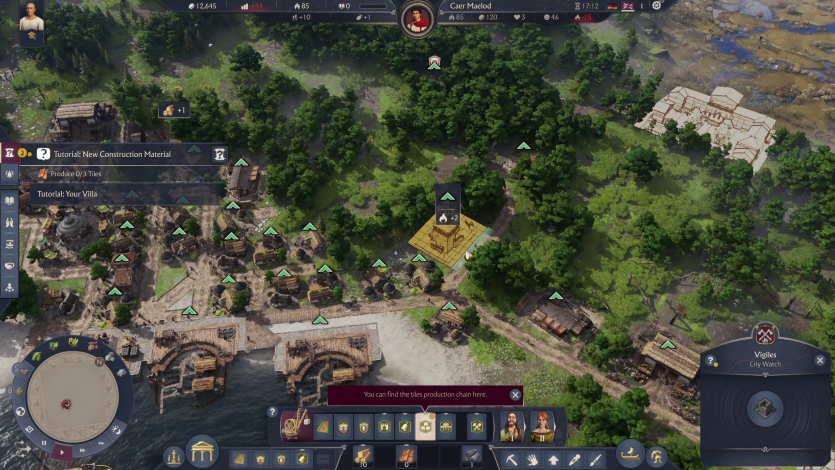Click the governor portrait at top center

click(x=416, y=17)
